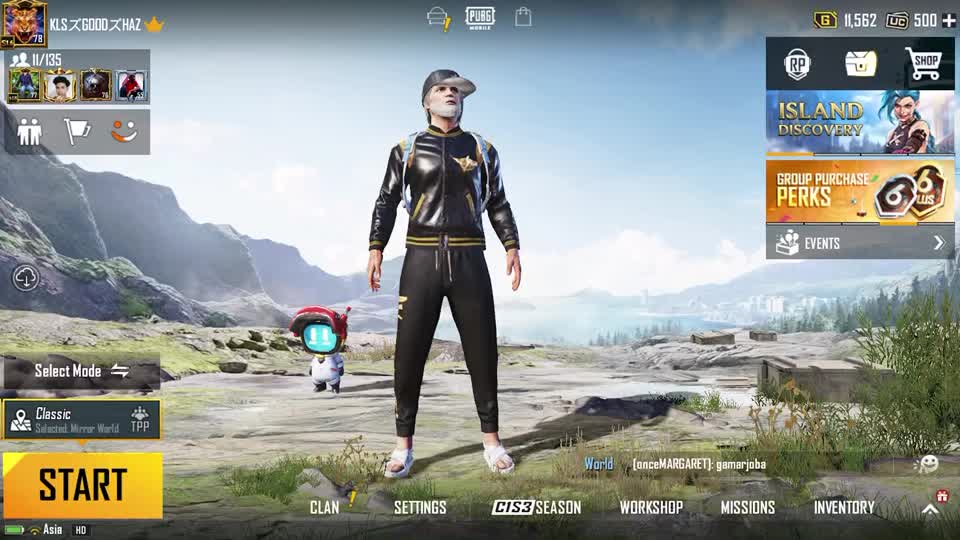
Task: Open the Clan menu
Action: tap(324, 507)
